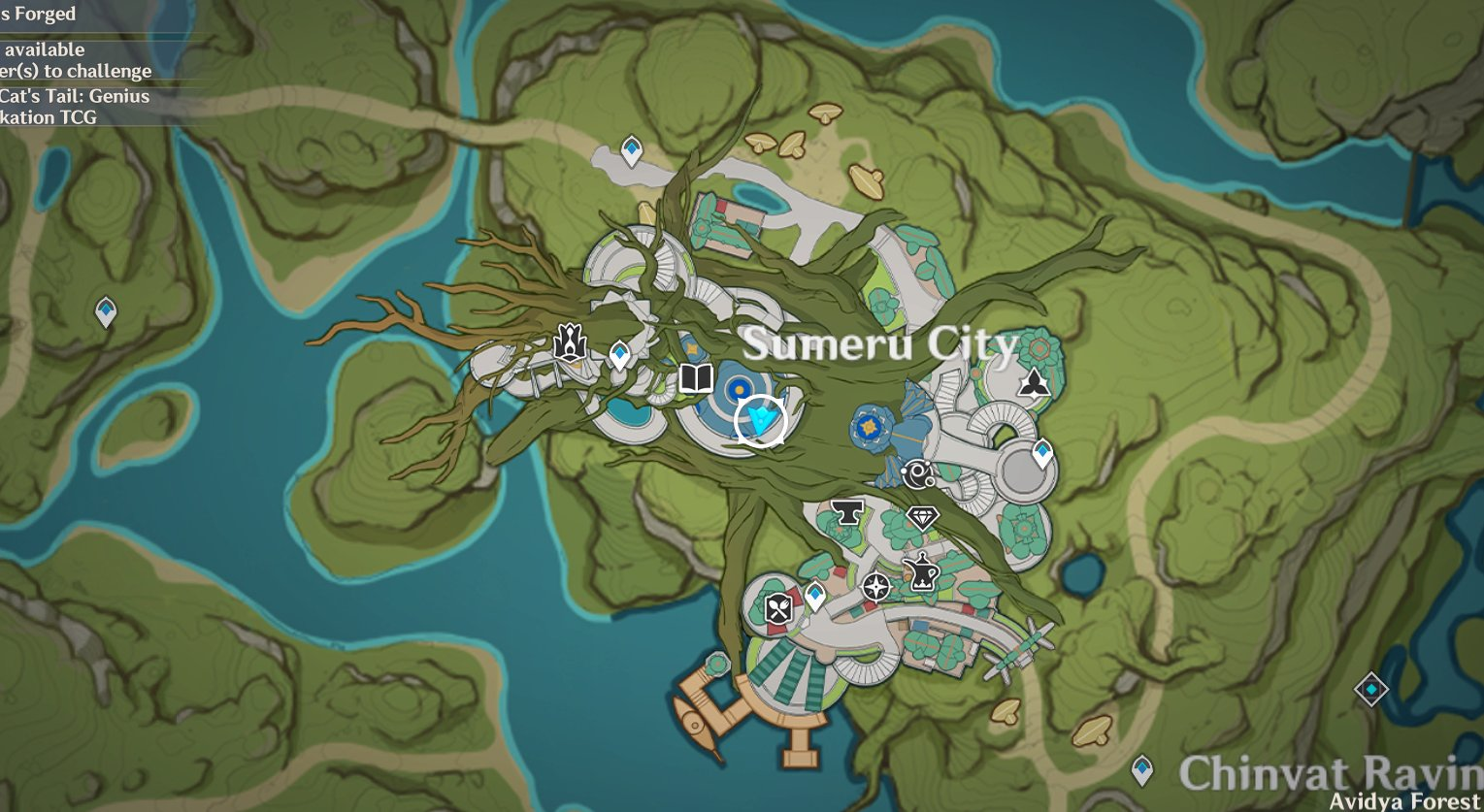Select the blue player position arrow
Screen dimensions: 1484x812
click(x=761, y=417)
